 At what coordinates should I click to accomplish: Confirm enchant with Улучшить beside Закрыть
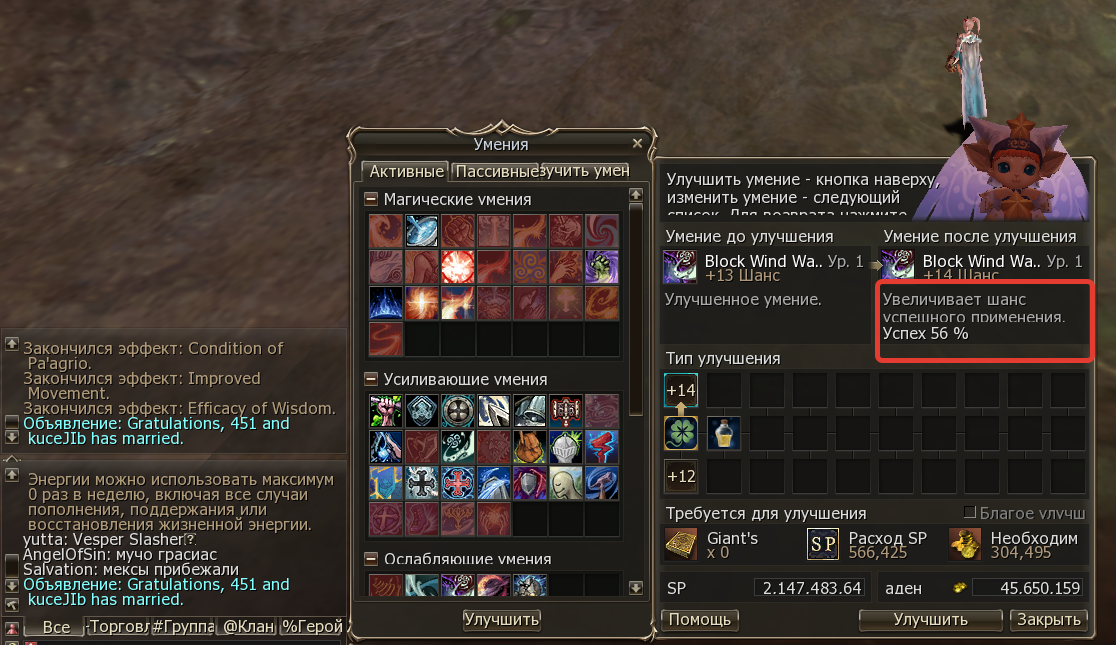[x=930, y=620]
